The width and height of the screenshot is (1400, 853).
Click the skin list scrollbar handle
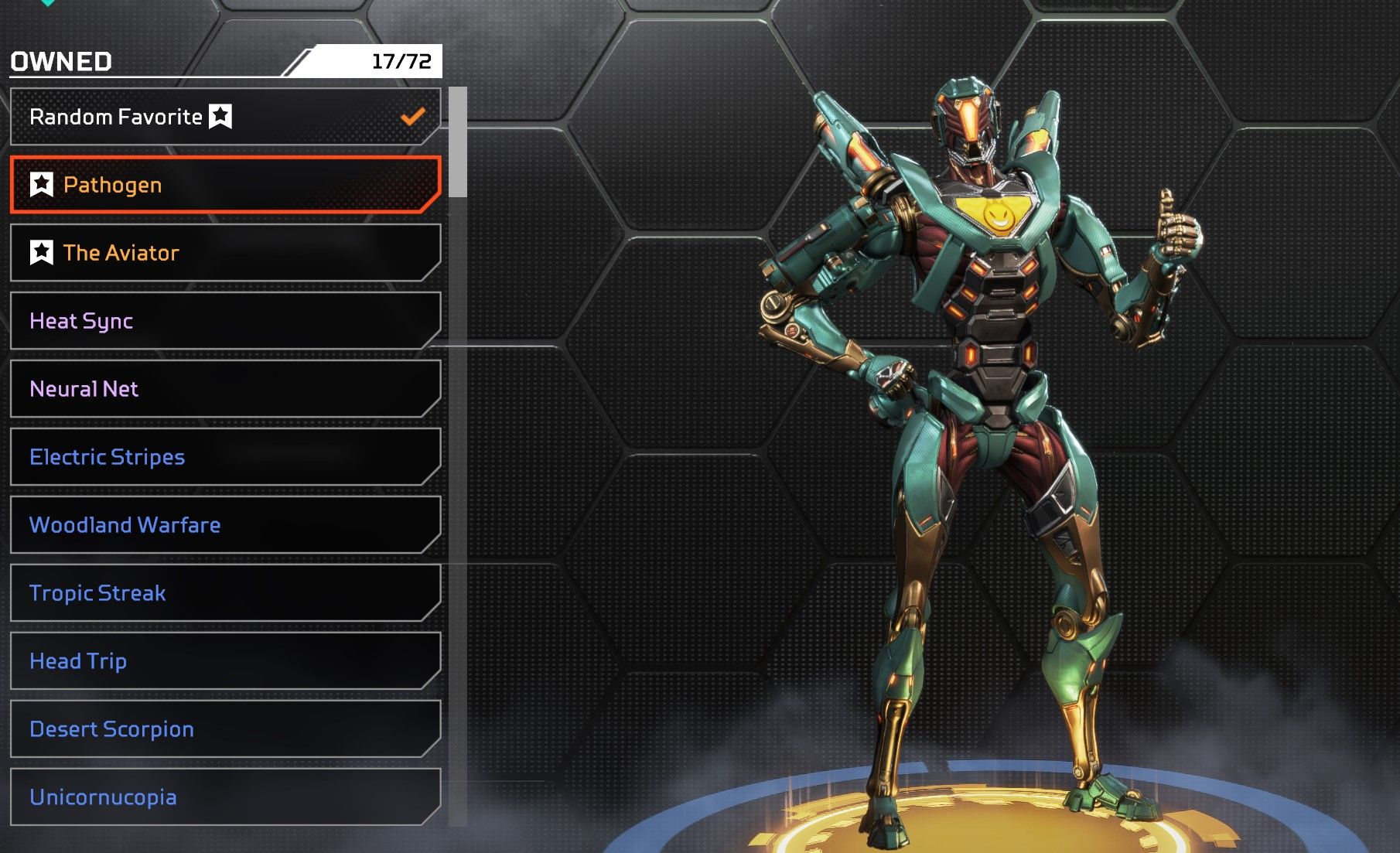[458, 142]
